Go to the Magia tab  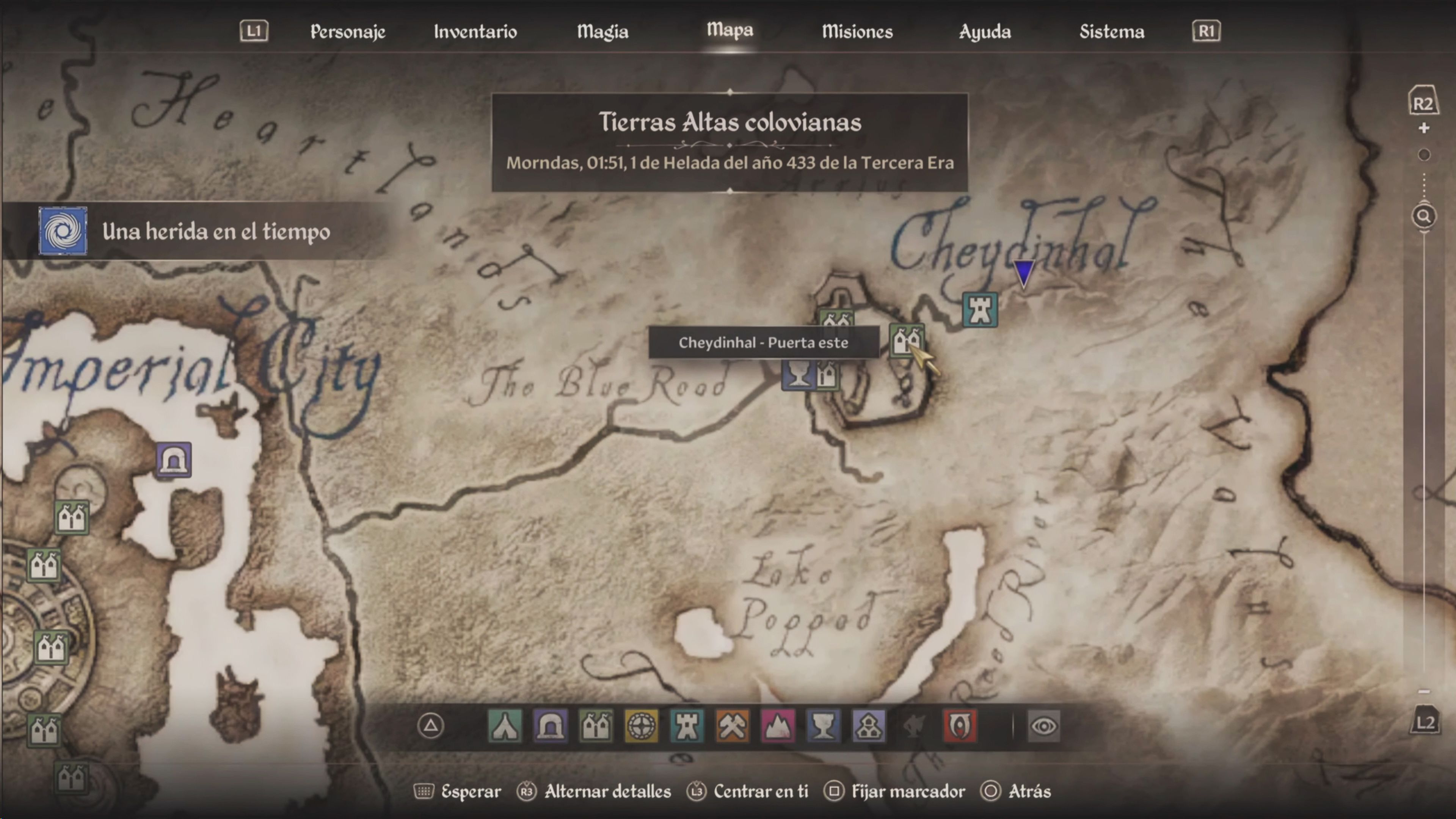point(602,31)
